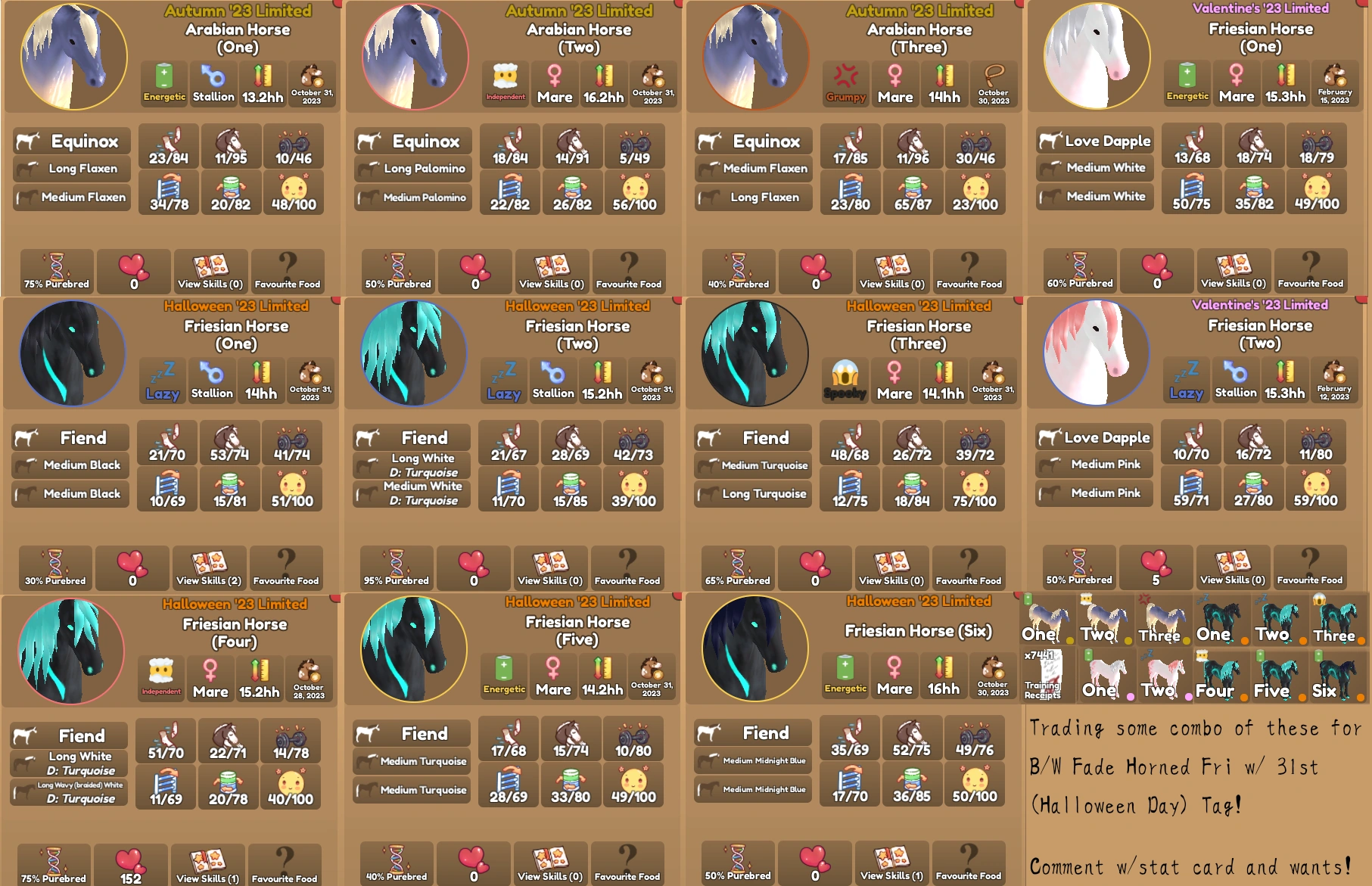
Task: Open View Skills (2) on Halloween Friesian One
Action: click(209, 567)
